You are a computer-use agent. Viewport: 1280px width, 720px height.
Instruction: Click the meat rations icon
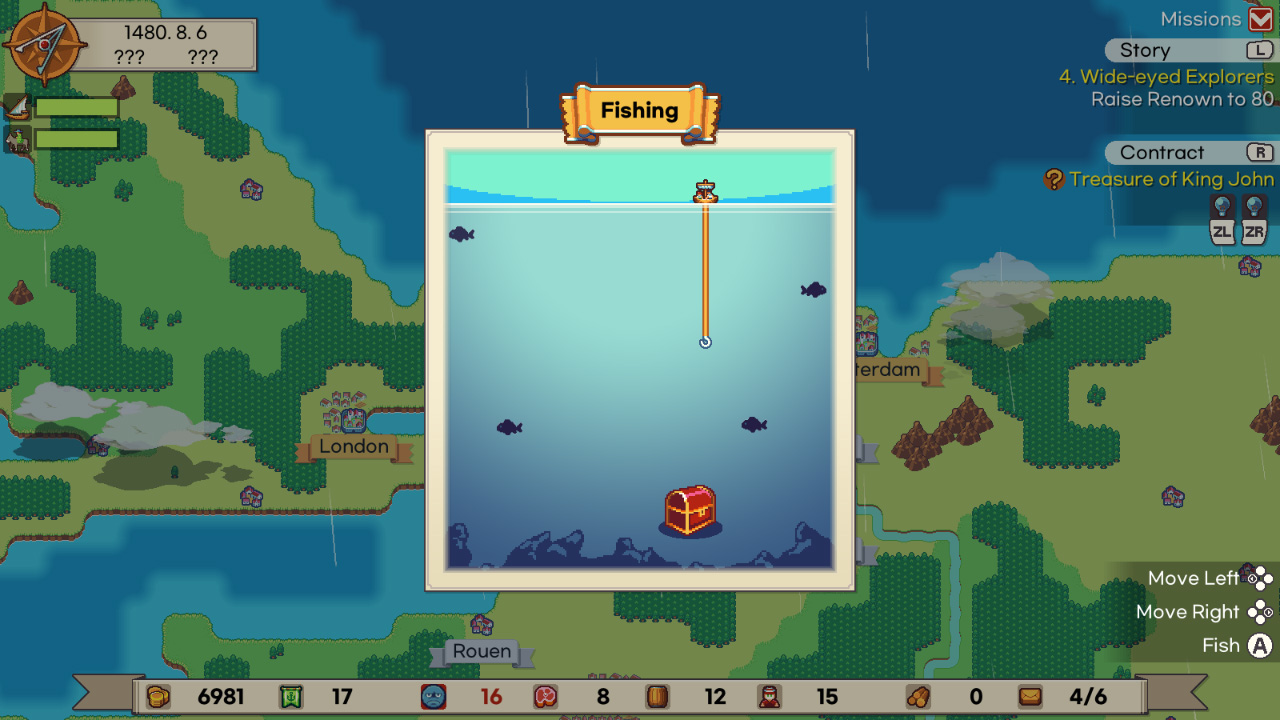point(545,696)
